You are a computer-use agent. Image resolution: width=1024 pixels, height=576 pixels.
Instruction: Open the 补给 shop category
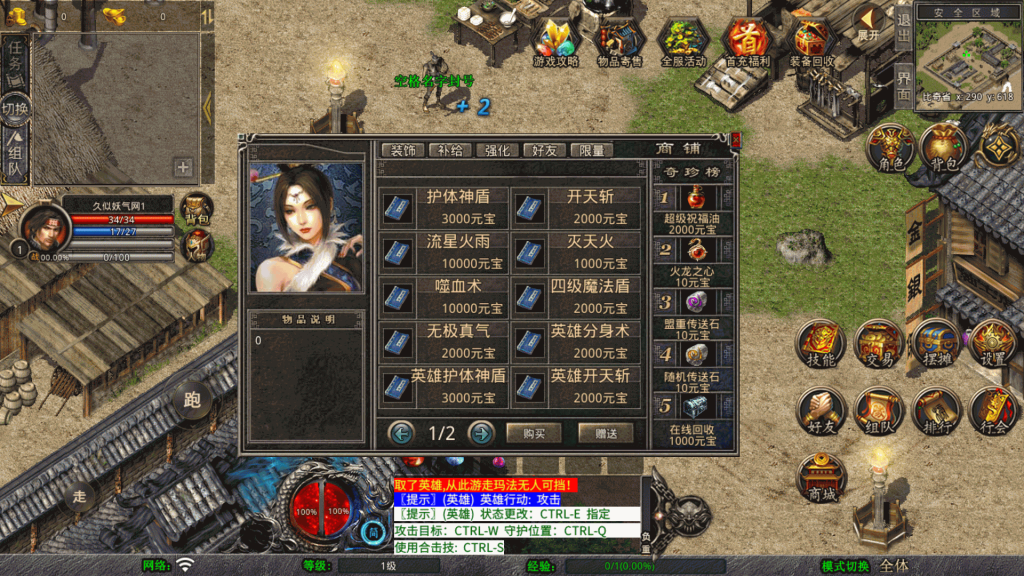[x=451, y=150]
